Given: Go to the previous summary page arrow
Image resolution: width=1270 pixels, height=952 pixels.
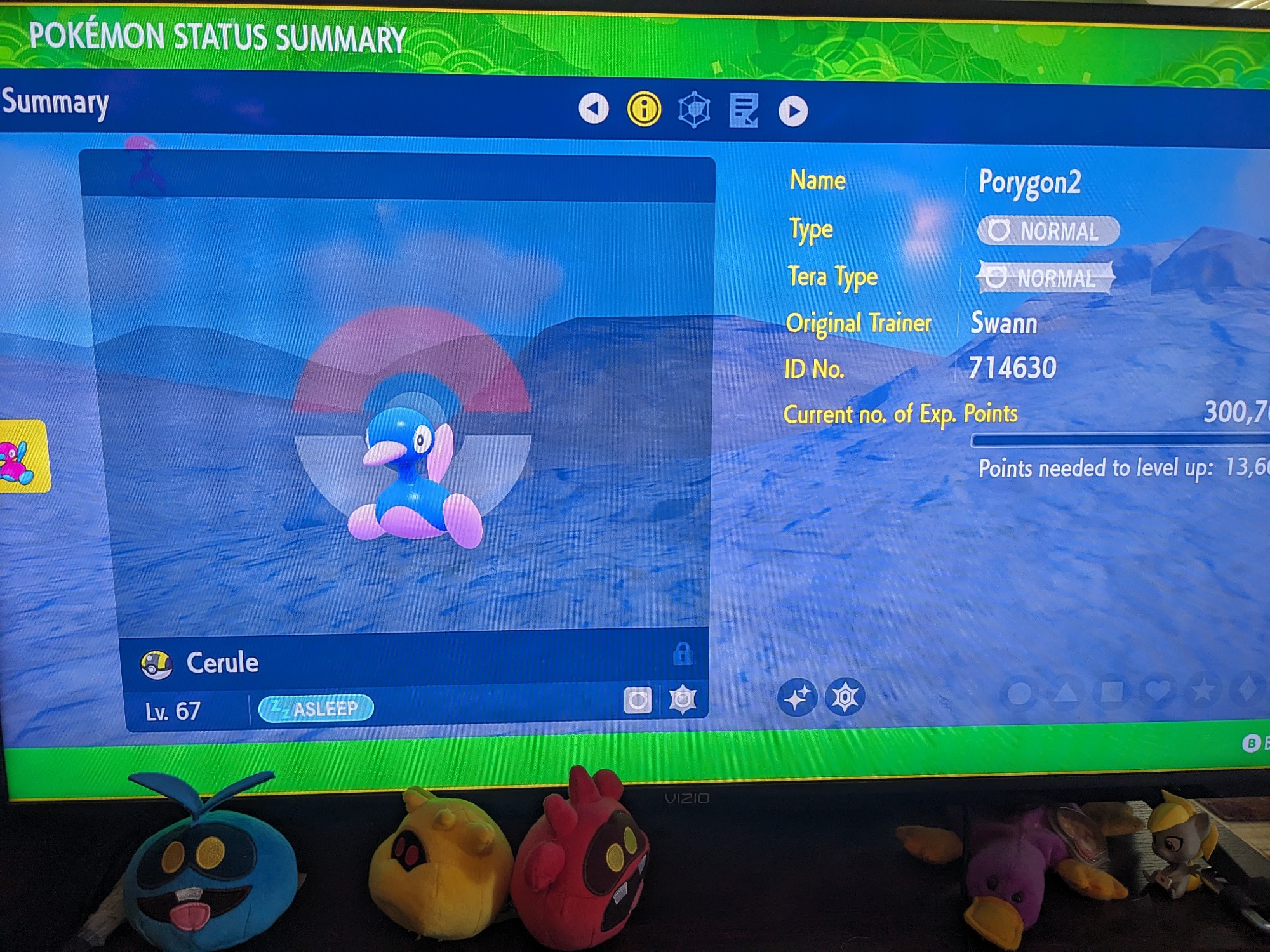Looking at the screenshot, I should (594, 109).
